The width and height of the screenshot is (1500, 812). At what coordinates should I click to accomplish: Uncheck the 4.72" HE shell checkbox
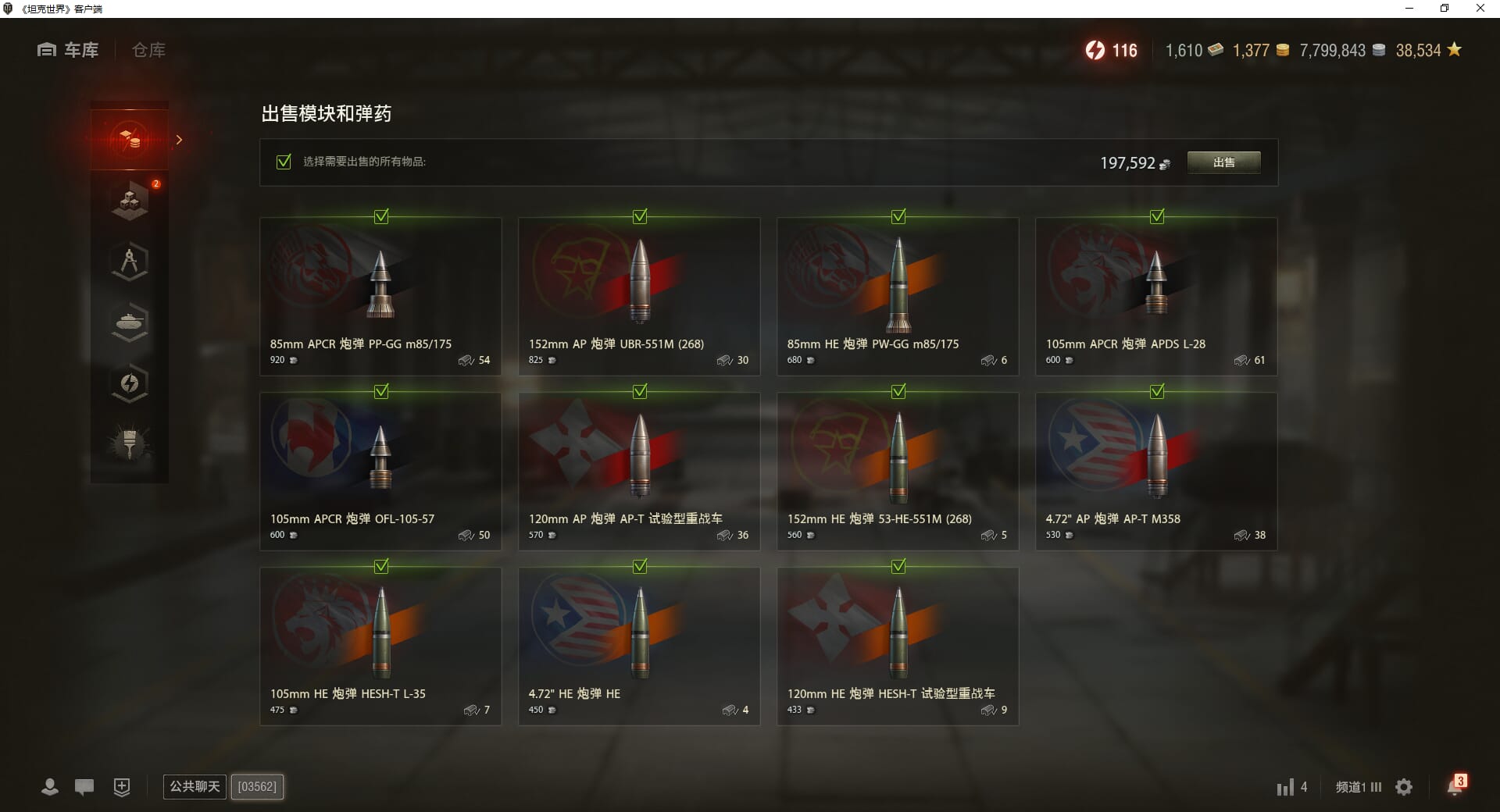coord(640,566)
